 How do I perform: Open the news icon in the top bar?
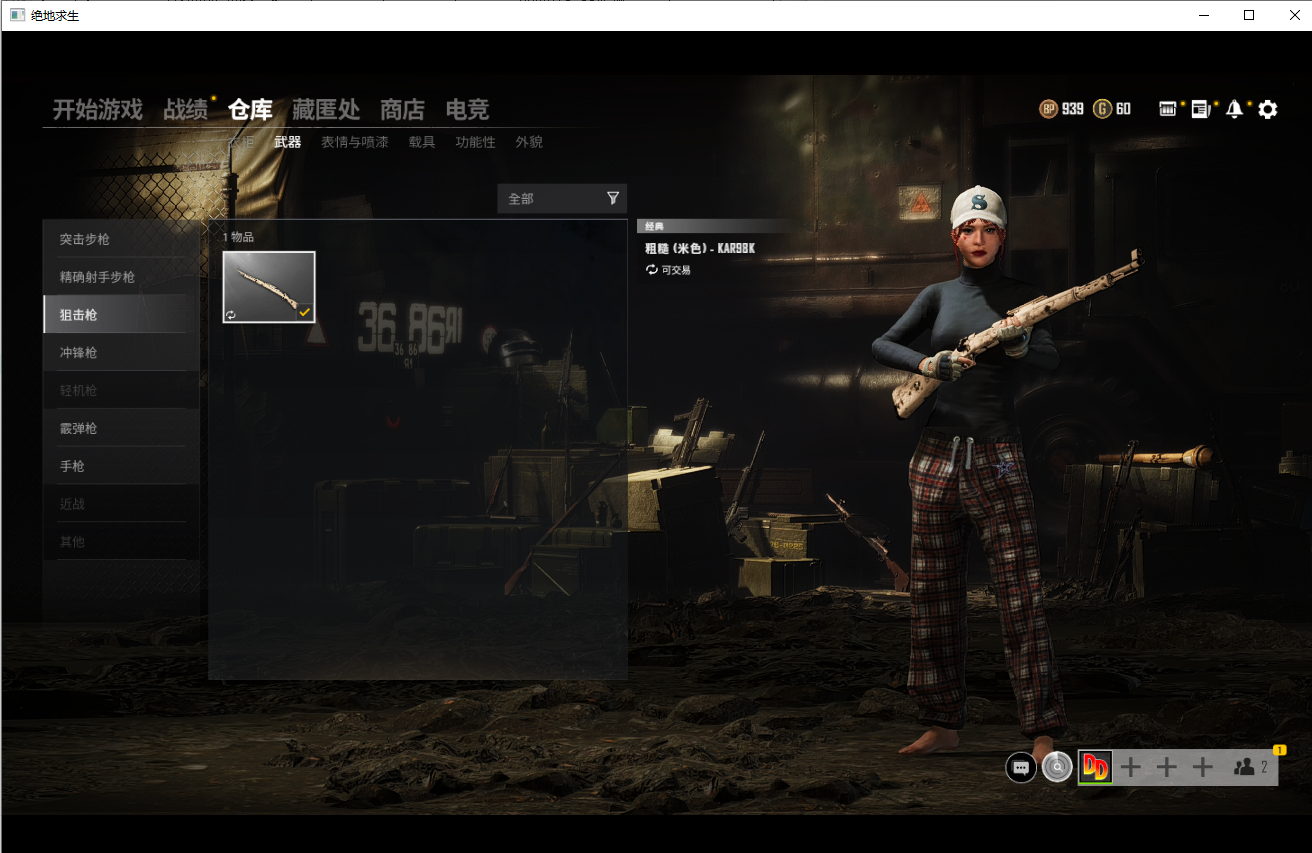coord(1201,109)
